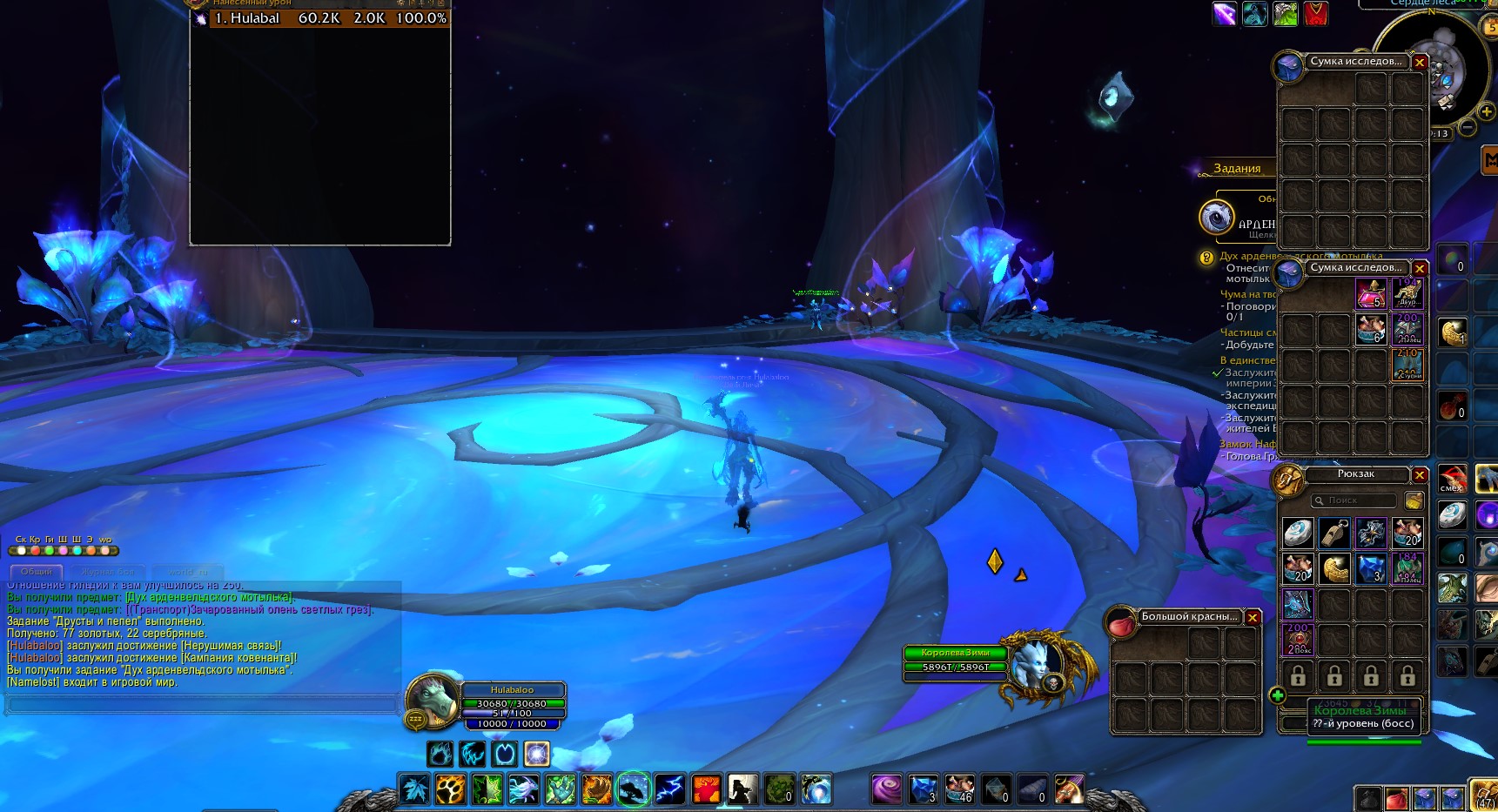The width and height of the screenshot is (1498, 812).
Task: Activate the tree under starry sky ability
Action: coord(633,789)
